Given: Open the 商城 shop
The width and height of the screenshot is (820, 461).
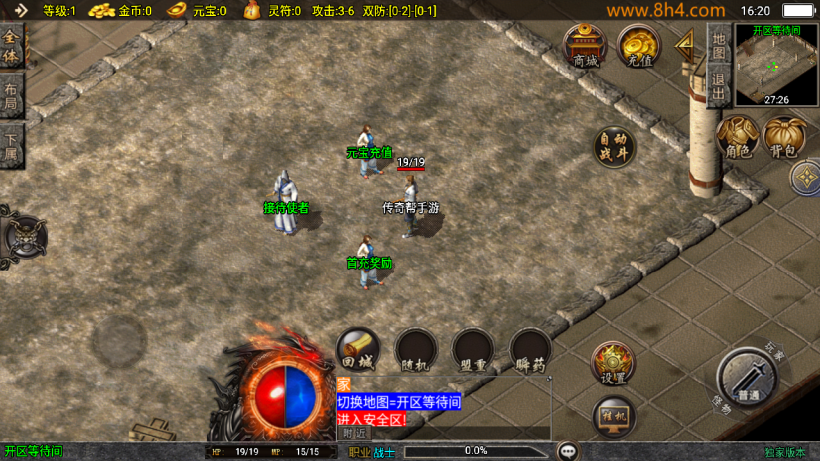Looking at the screenshot, I should point(585,45).
